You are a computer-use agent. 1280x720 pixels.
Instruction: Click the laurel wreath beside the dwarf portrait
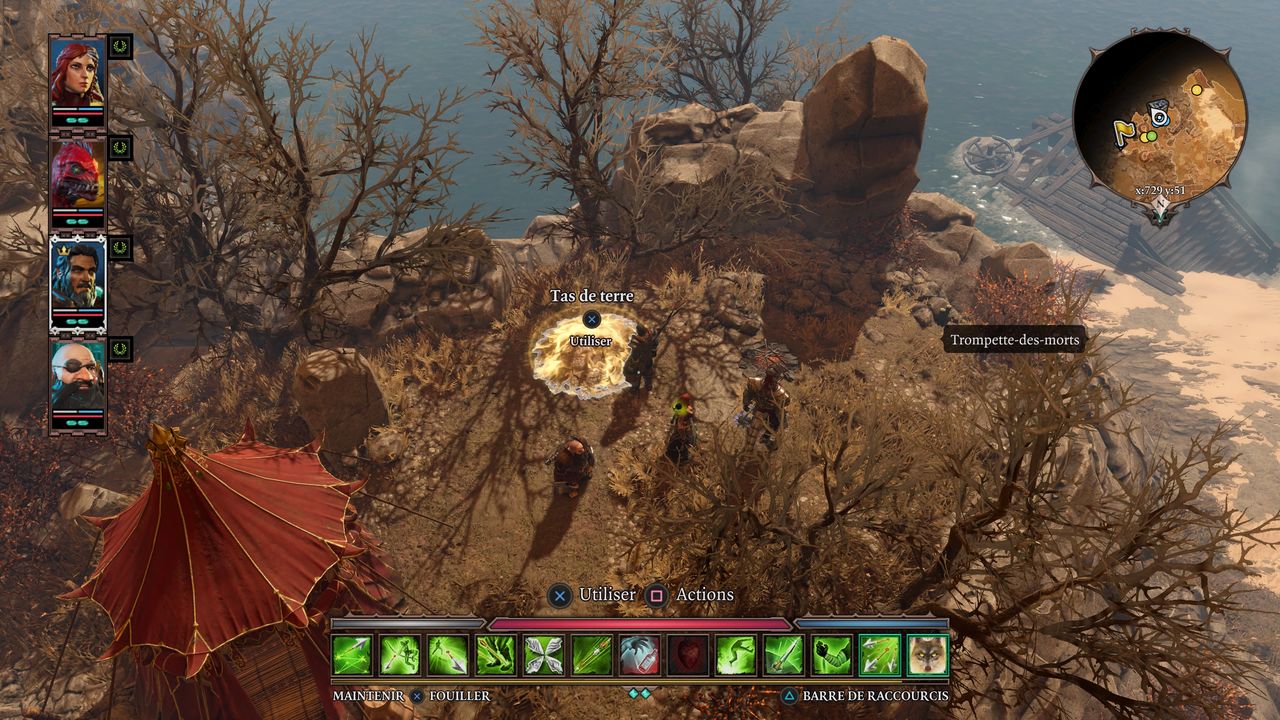click(x=120, y=349)
